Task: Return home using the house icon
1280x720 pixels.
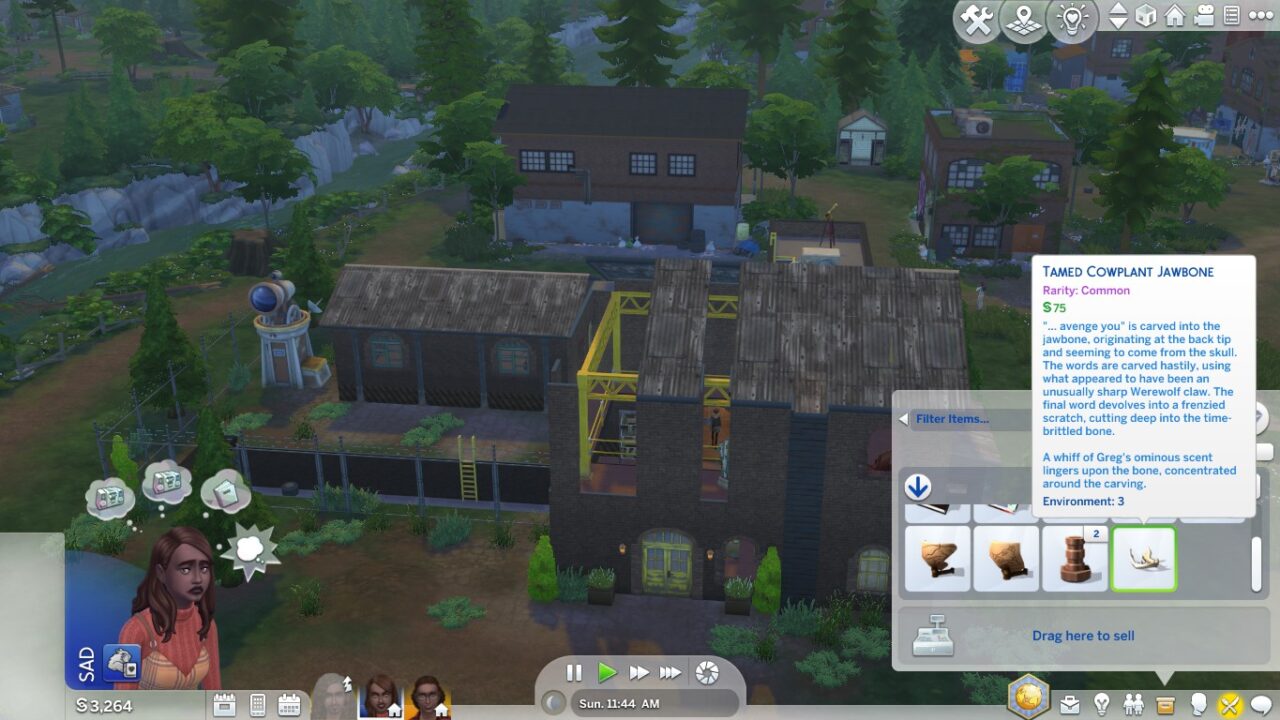Action: [x=1174, y=16]
